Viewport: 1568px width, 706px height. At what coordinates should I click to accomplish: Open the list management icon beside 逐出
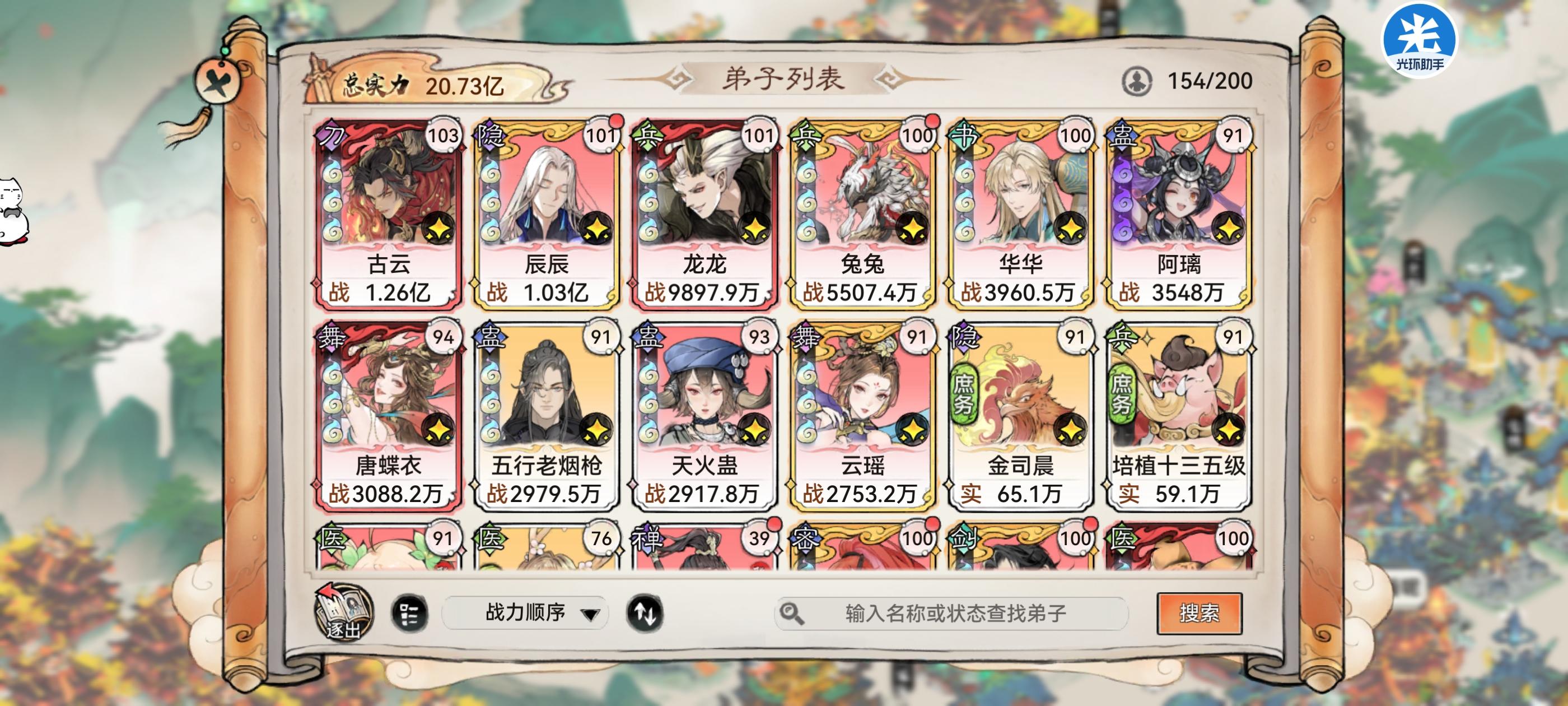[411, 614]
